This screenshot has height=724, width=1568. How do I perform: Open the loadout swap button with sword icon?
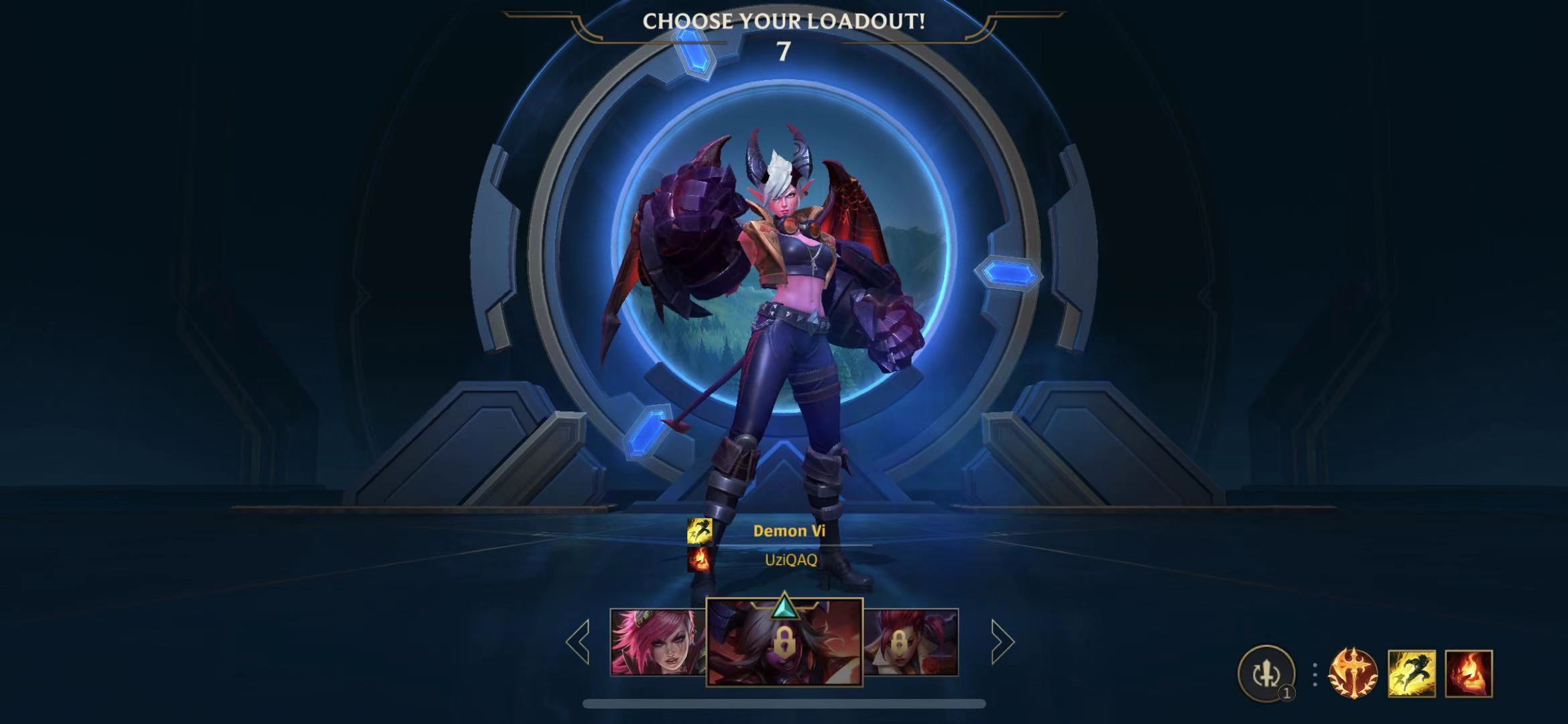pos(1266,673)
